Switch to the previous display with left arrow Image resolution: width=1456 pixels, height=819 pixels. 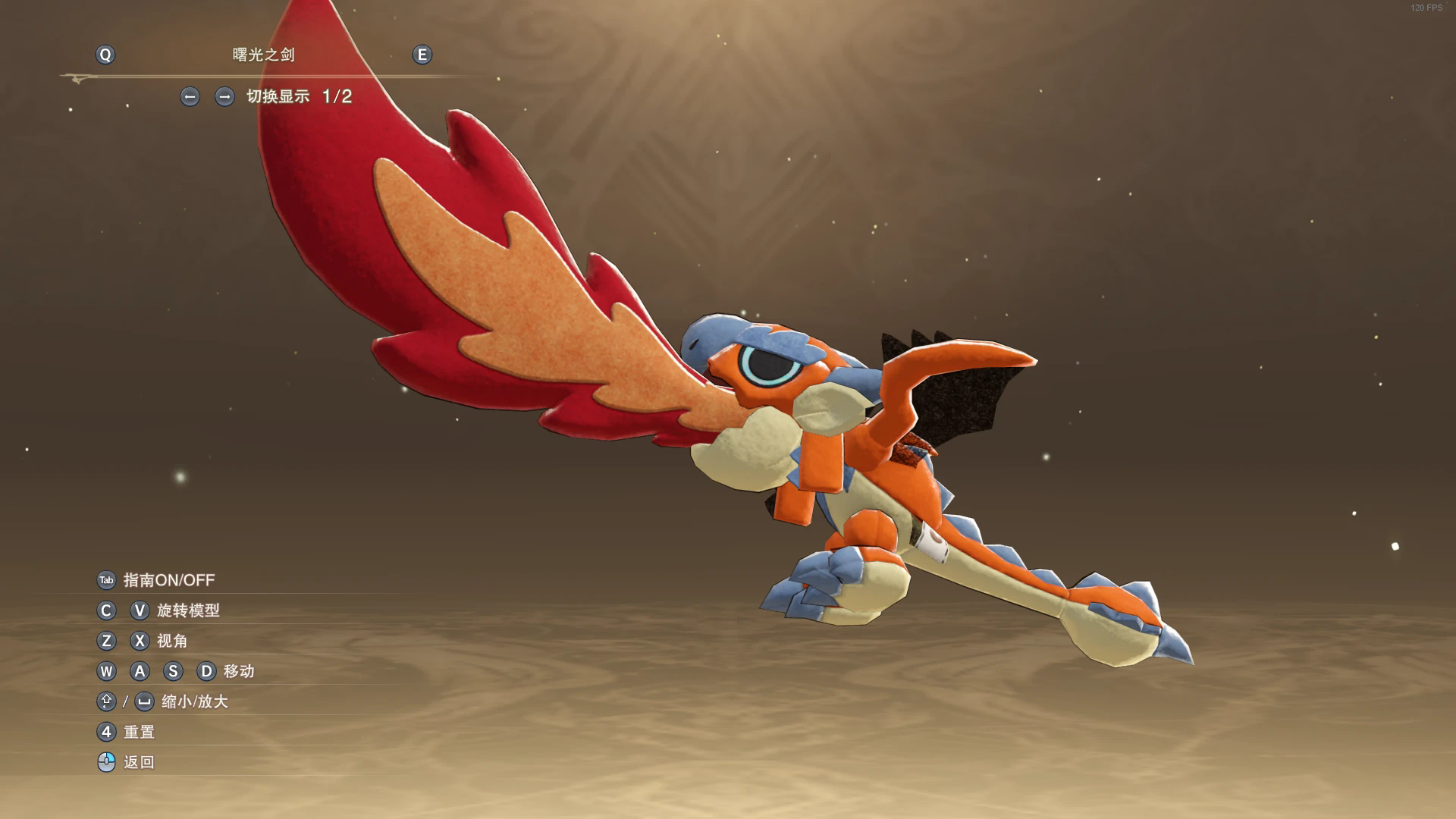point(190,96)
